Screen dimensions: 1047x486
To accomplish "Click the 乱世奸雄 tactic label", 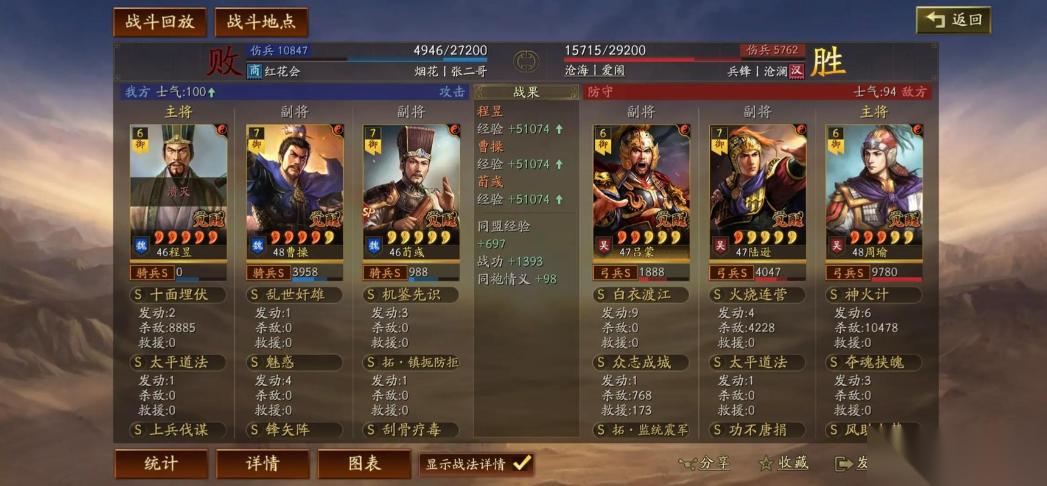I will click(295, 295).
